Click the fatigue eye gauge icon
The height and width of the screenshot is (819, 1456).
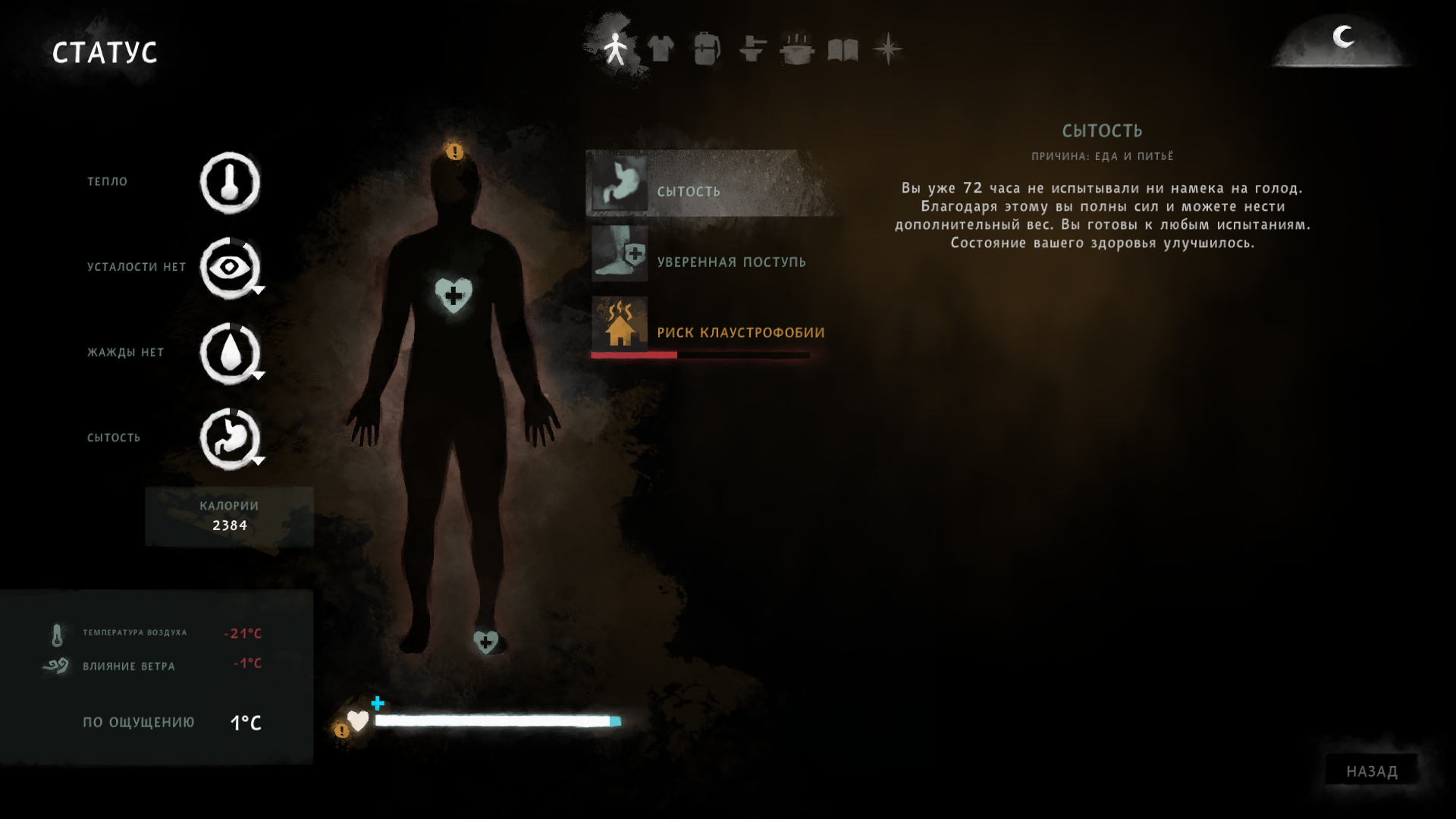230,268
